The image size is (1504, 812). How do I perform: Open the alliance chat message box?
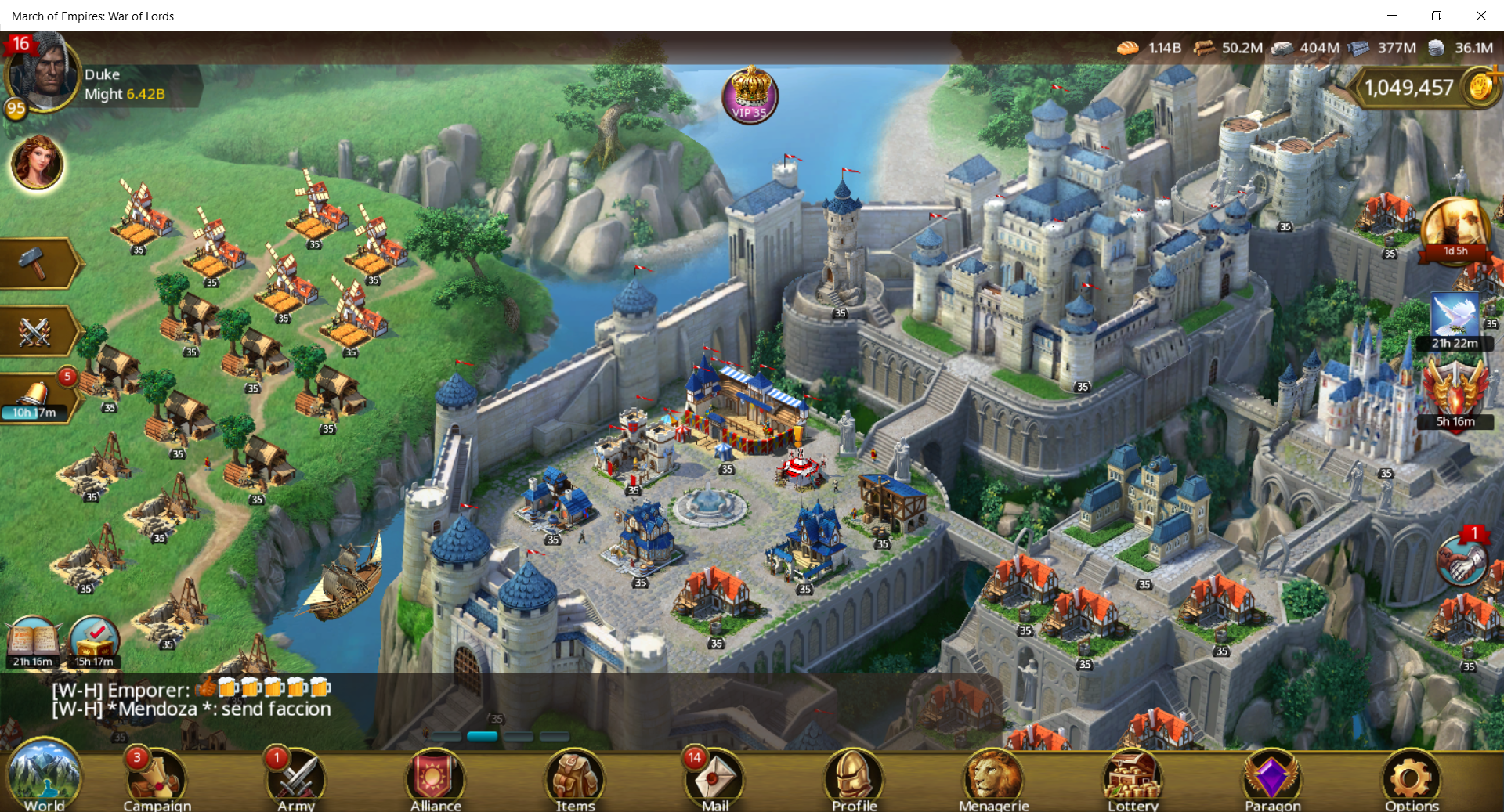point(192,699)
